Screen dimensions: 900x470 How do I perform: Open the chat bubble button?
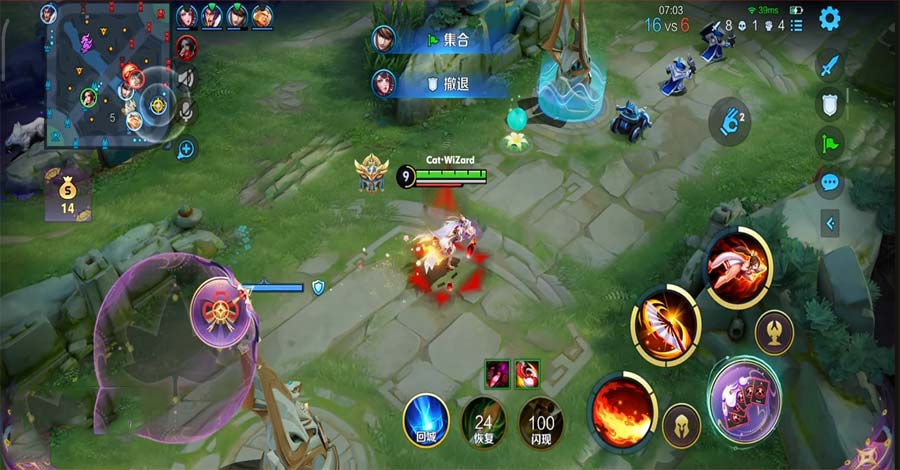click(829, 182)
